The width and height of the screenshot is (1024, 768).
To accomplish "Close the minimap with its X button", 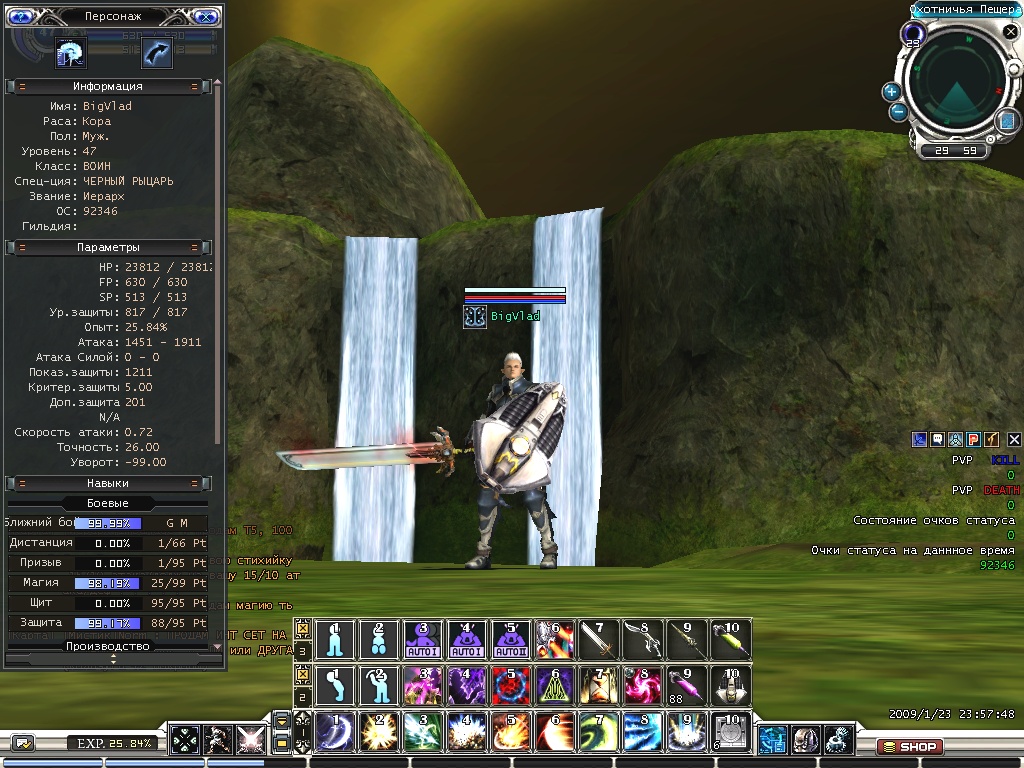I will coord(1011,31).
